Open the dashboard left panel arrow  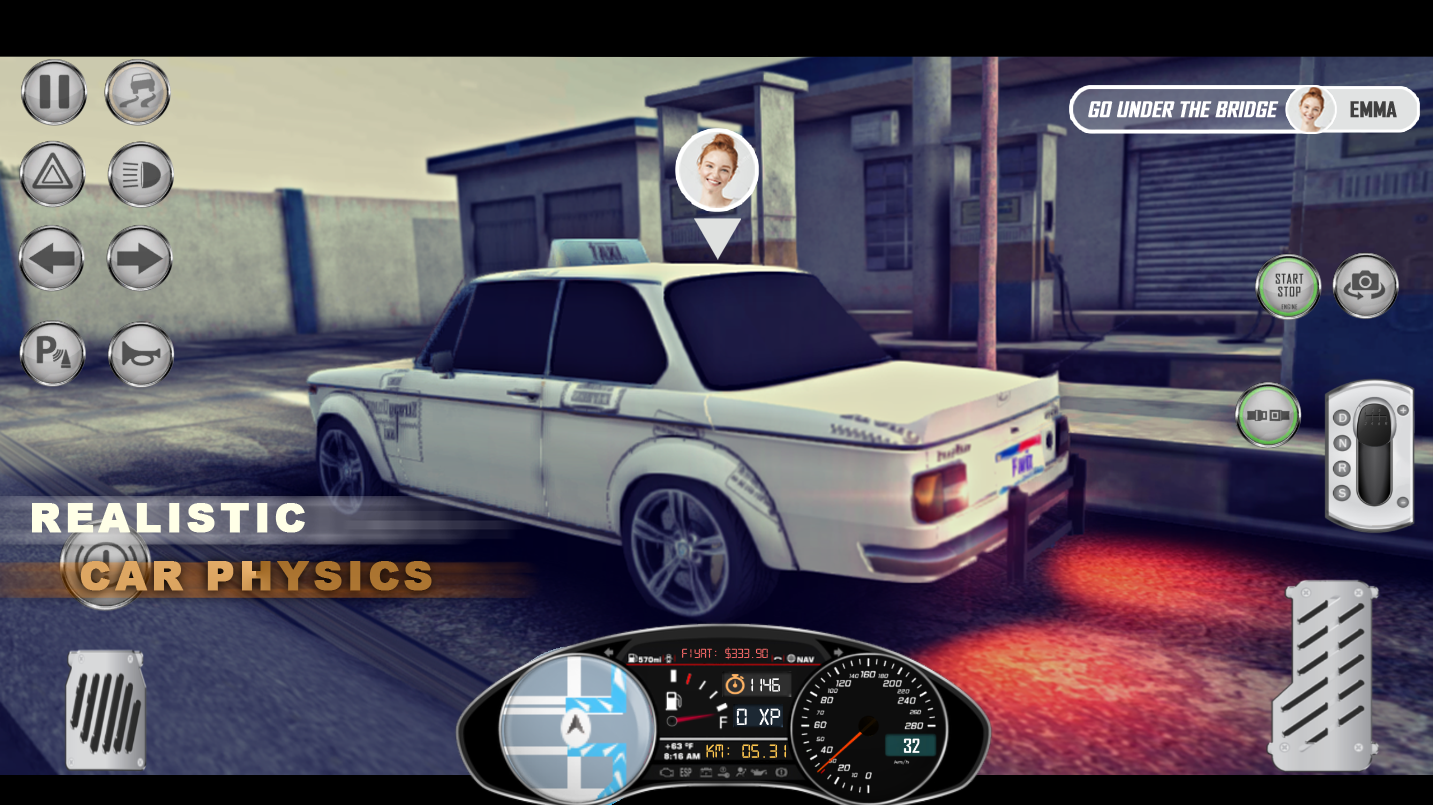606,651
